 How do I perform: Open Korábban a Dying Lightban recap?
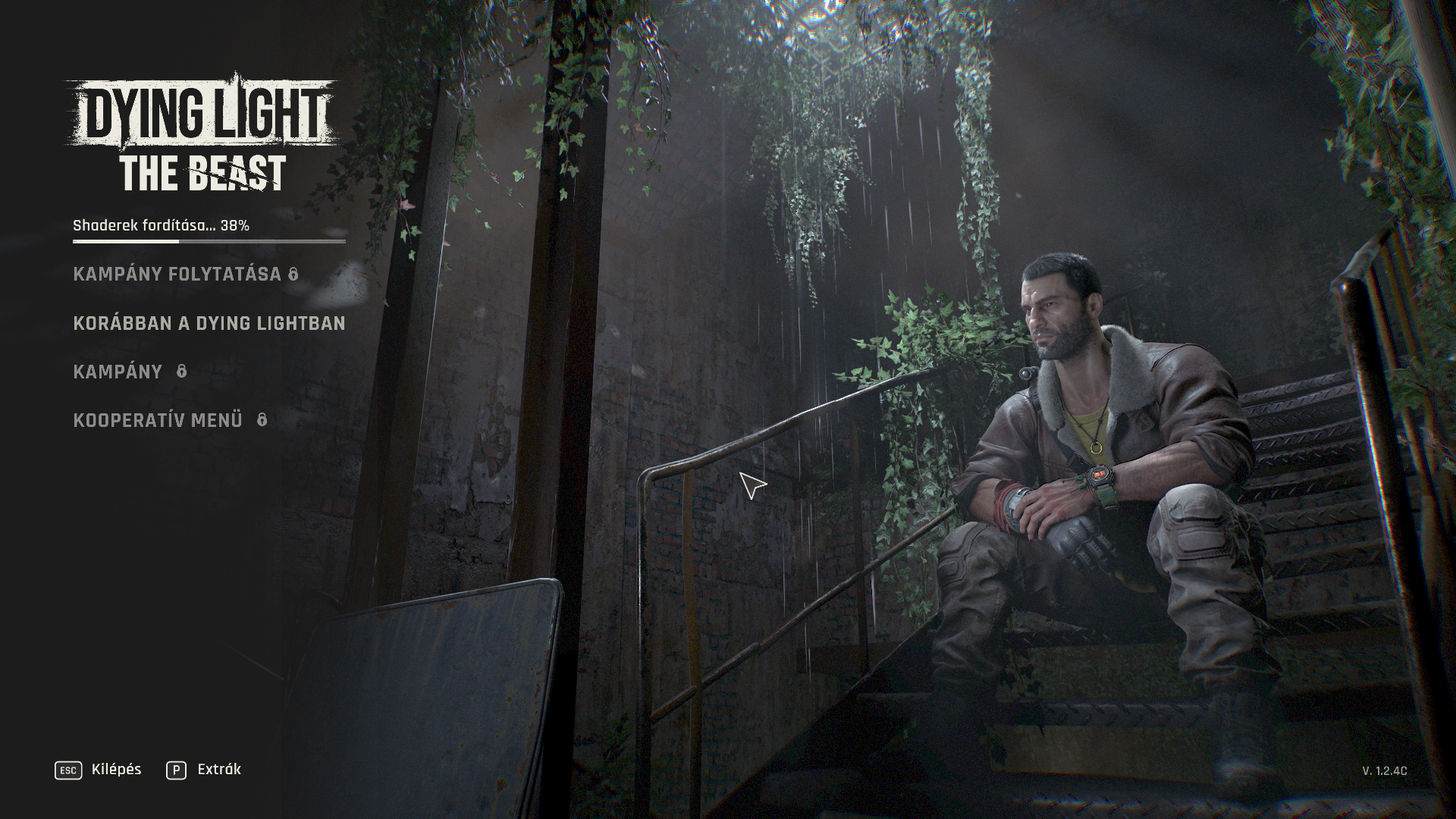209,323
